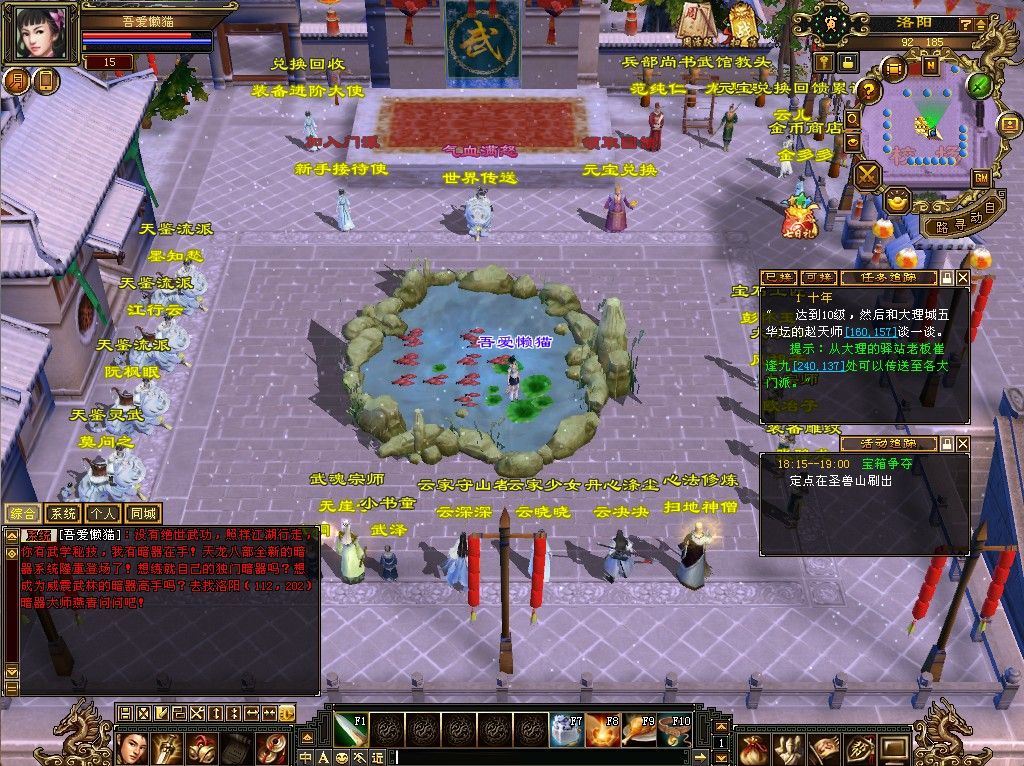Switch to the 同城 chat tab

(x=143, y=513)
